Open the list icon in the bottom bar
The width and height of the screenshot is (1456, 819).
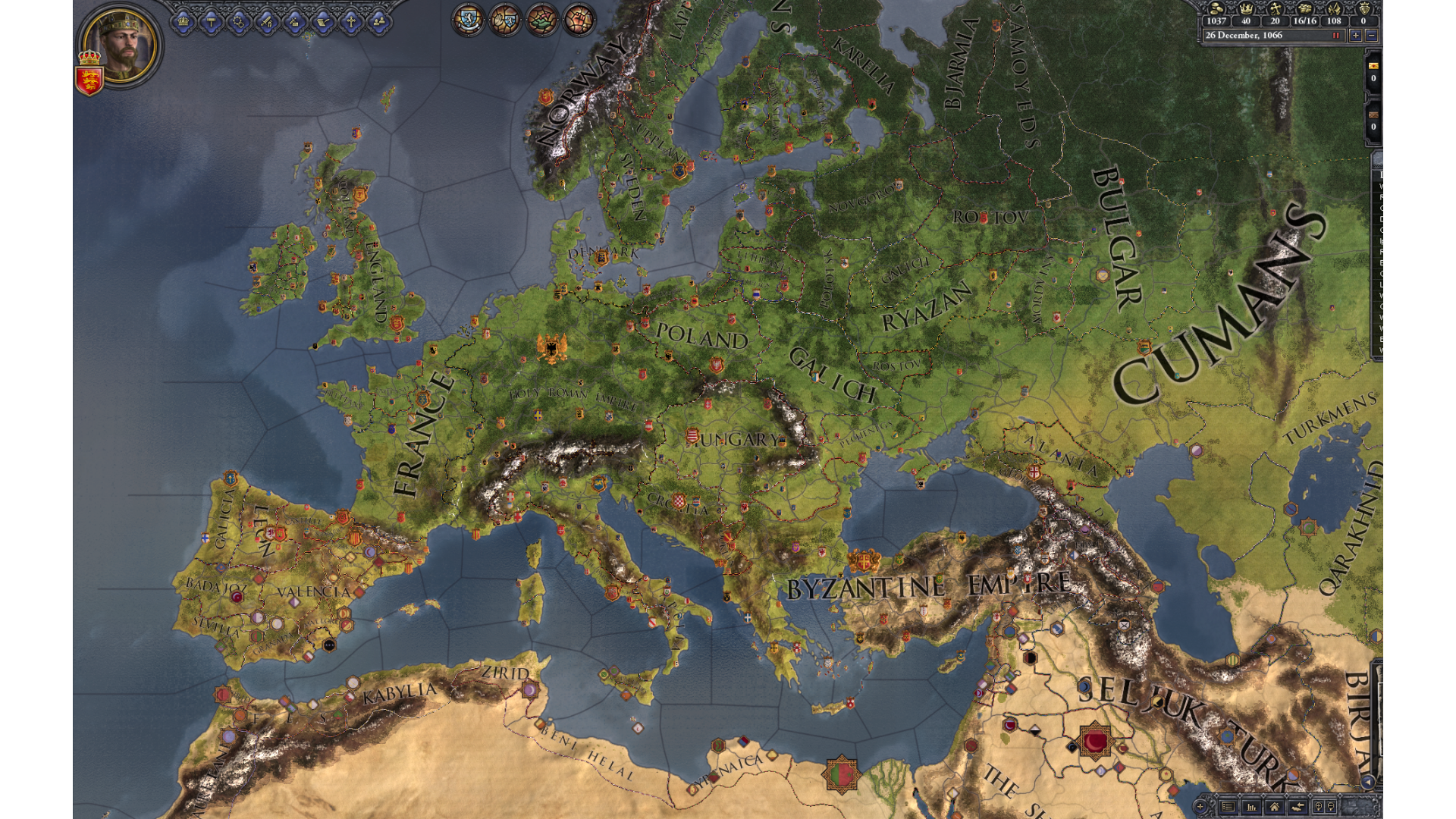[1228, 806]
